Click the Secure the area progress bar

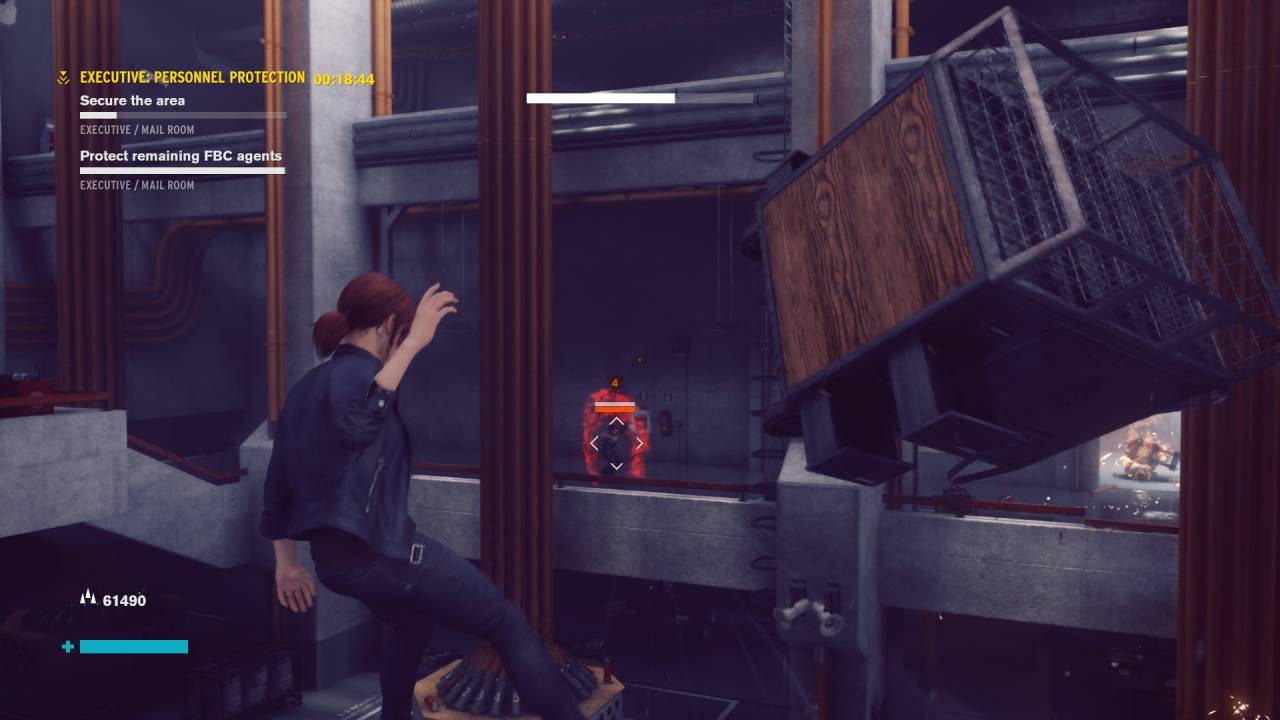point(183,115)
